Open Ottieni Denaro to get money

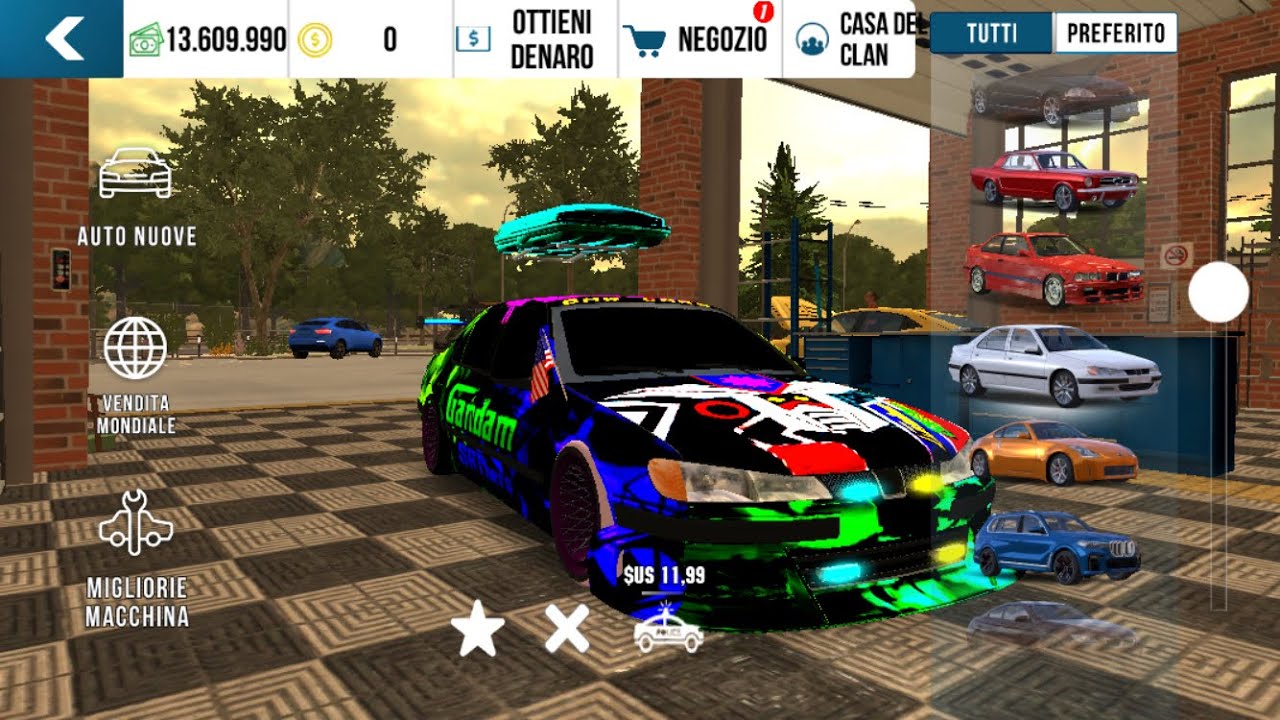click(x=535, y=39)
